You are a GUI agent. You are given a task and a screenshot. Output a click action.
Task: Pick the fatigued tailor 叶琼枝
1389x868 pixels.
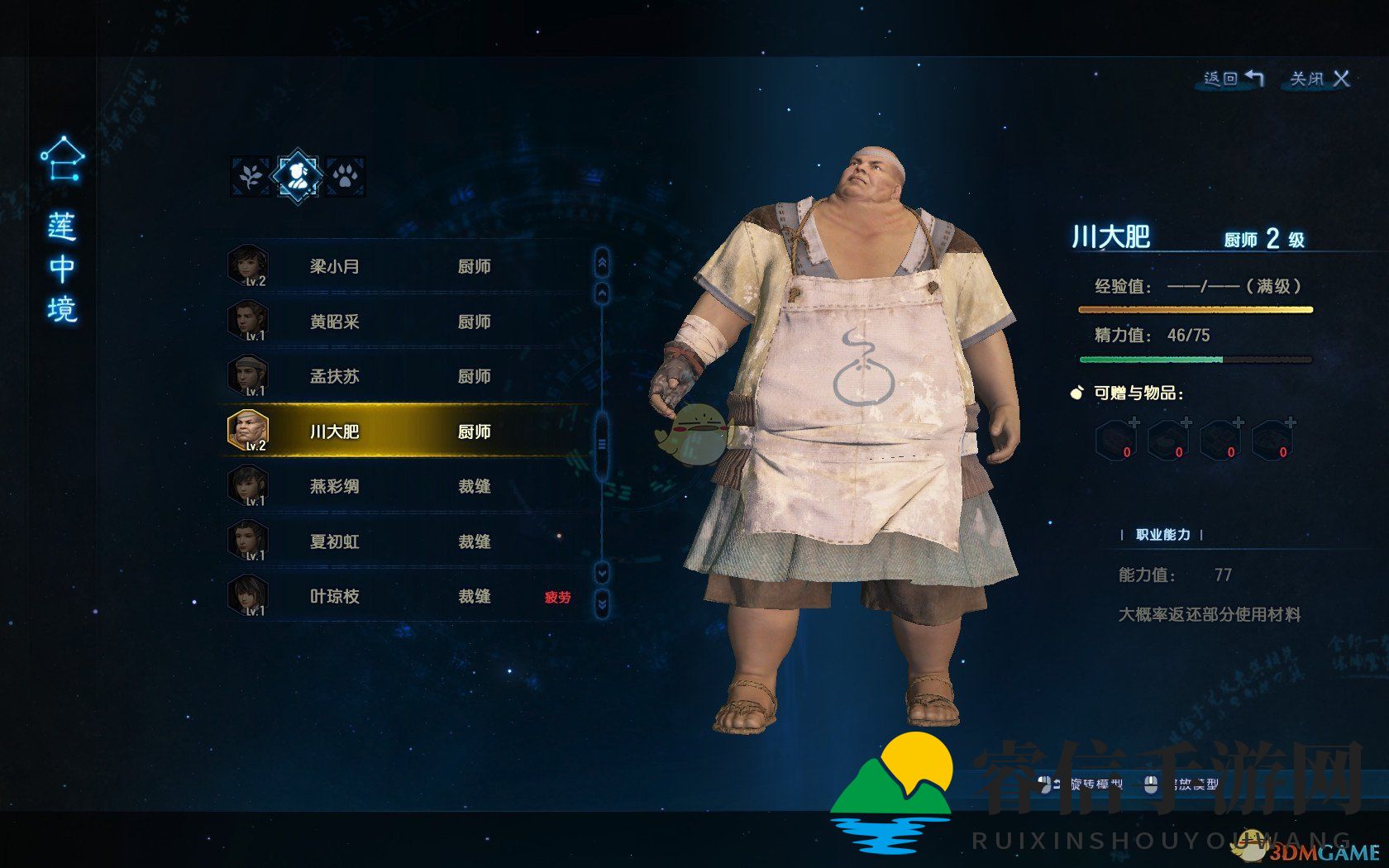pos(405,596)
